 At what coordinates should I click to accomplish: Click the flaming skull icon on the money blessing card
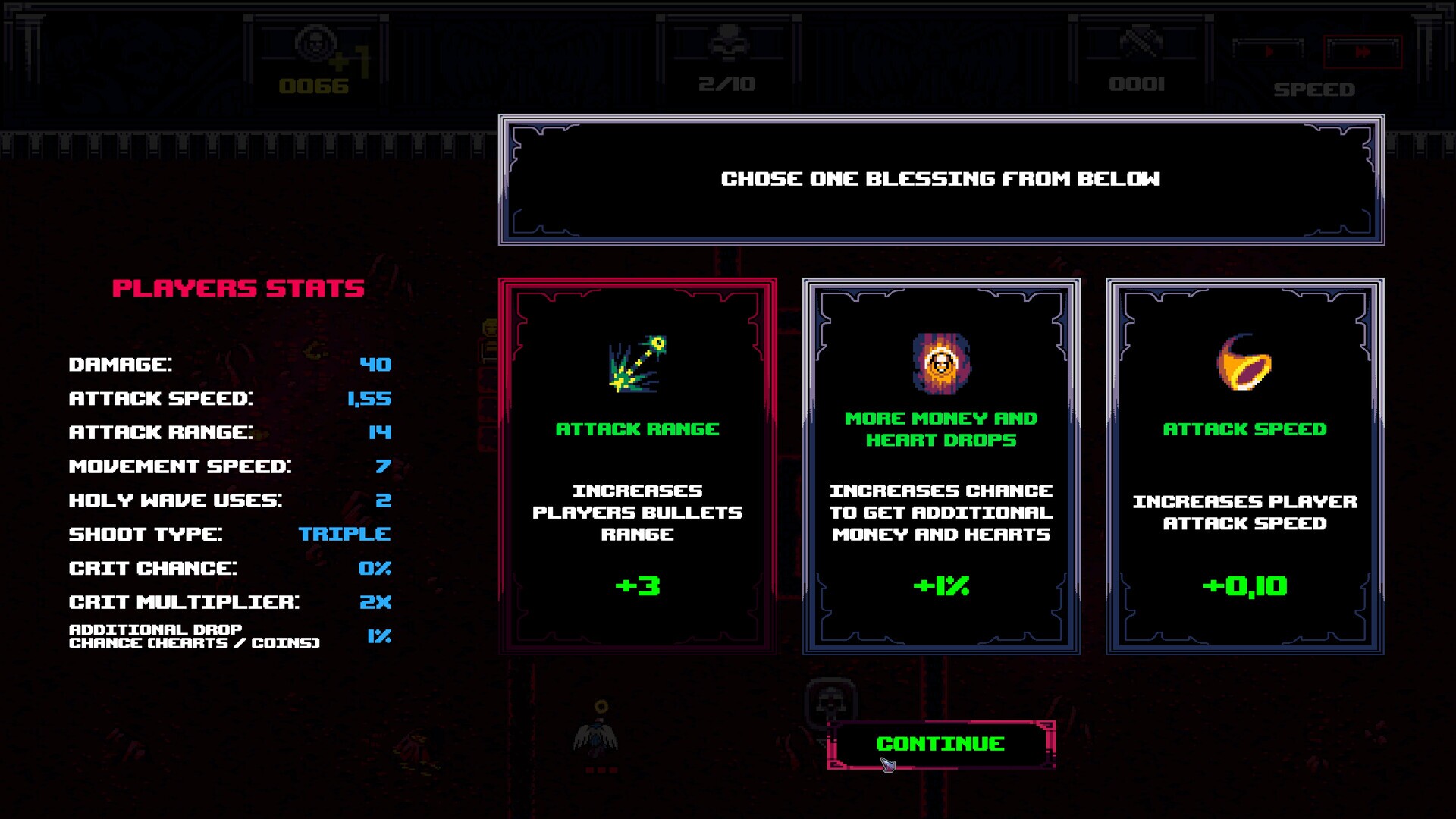[940, 362]
